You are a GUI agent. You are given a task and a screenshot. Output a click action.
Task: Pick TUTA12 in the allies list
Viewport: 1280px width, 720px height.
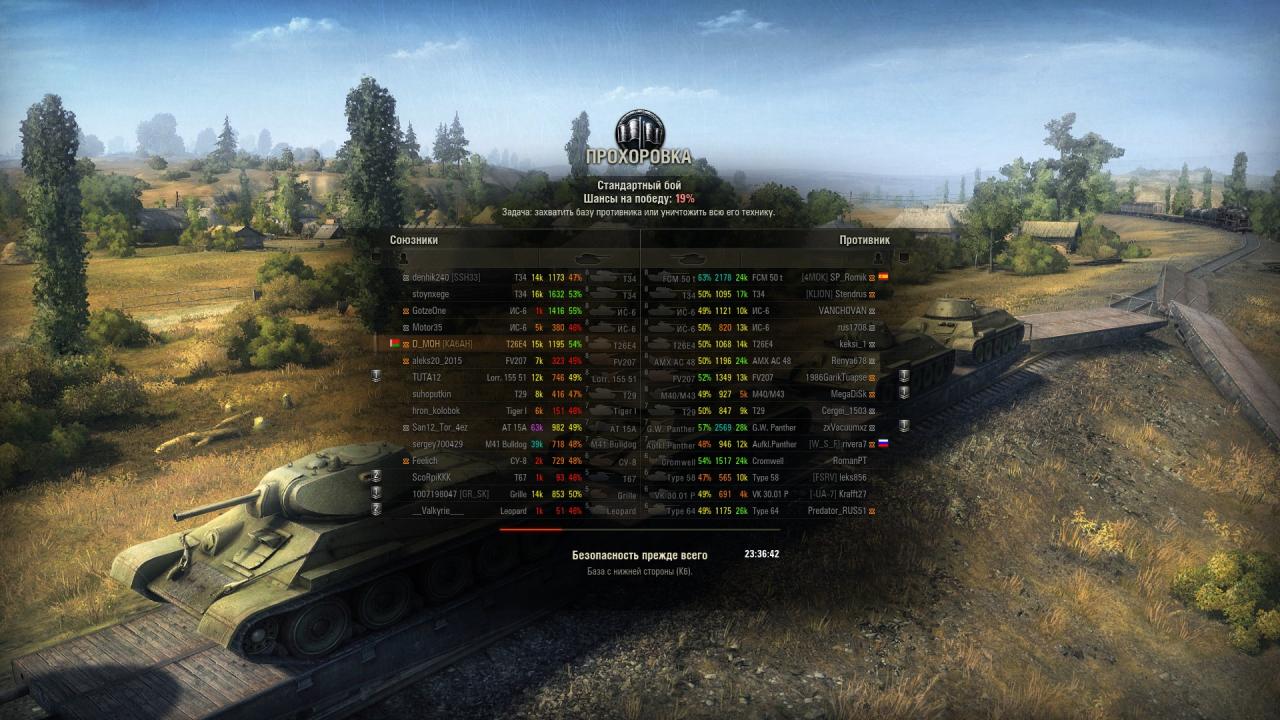[430, 377]
